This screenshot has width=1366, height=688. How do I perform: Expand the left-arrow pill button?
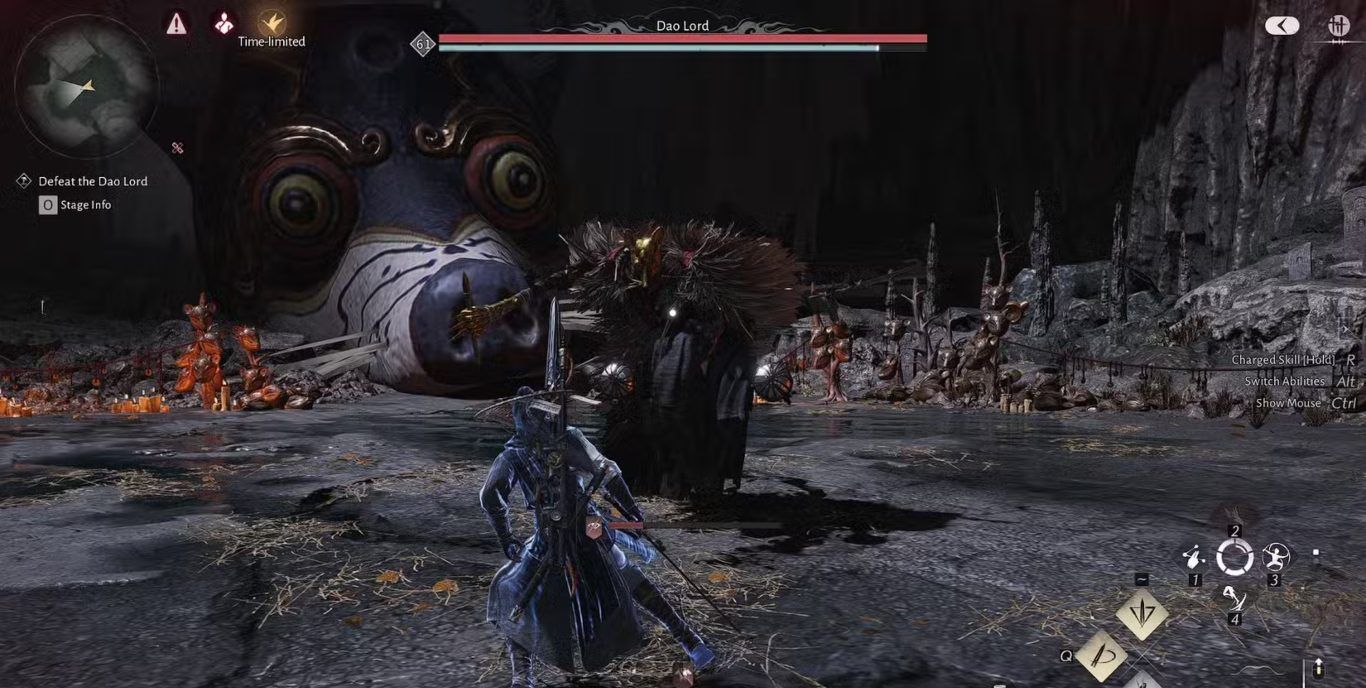click(1282, 26)
